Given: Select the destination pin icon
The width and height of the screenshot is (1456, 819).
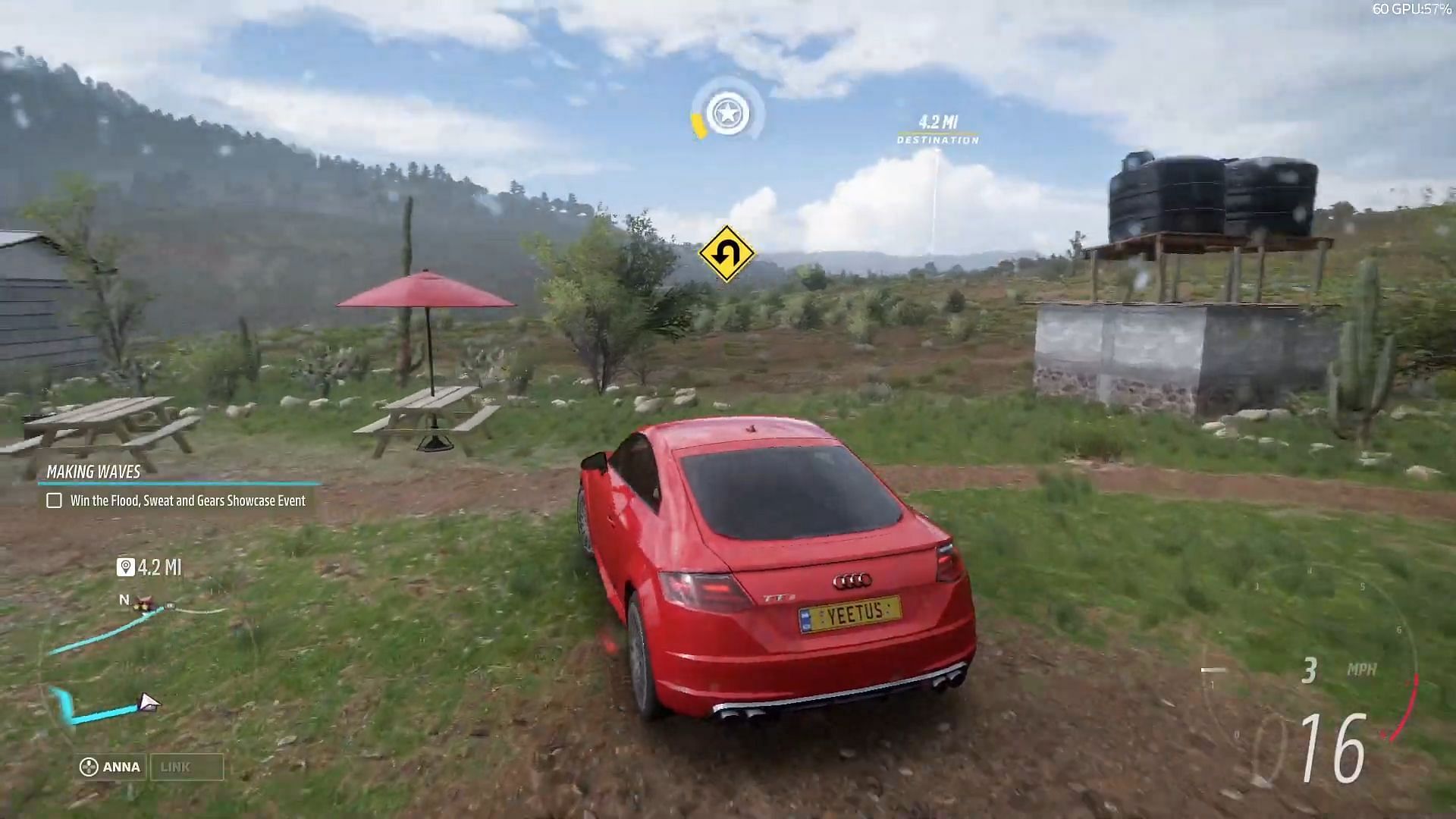Looking at the screenshot, I should click(x=124, y=567).
